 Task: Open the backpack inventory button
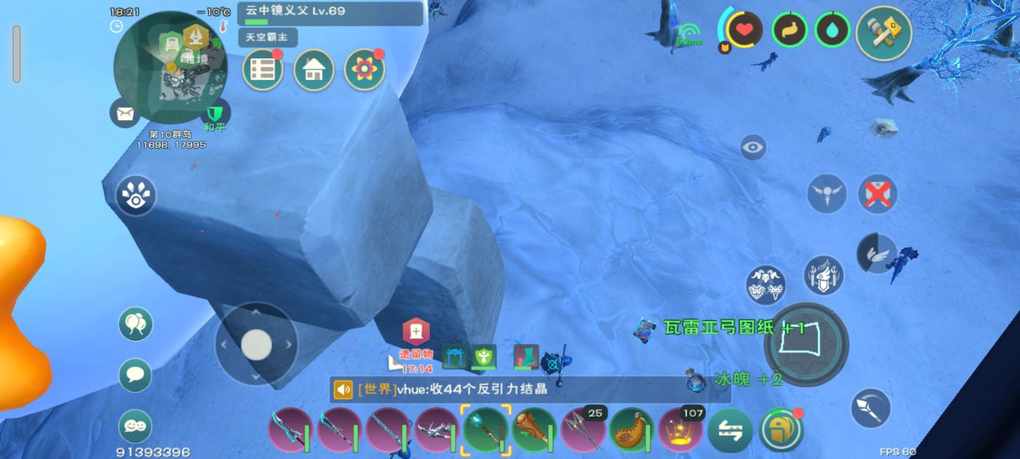click(x=780, y=430)
